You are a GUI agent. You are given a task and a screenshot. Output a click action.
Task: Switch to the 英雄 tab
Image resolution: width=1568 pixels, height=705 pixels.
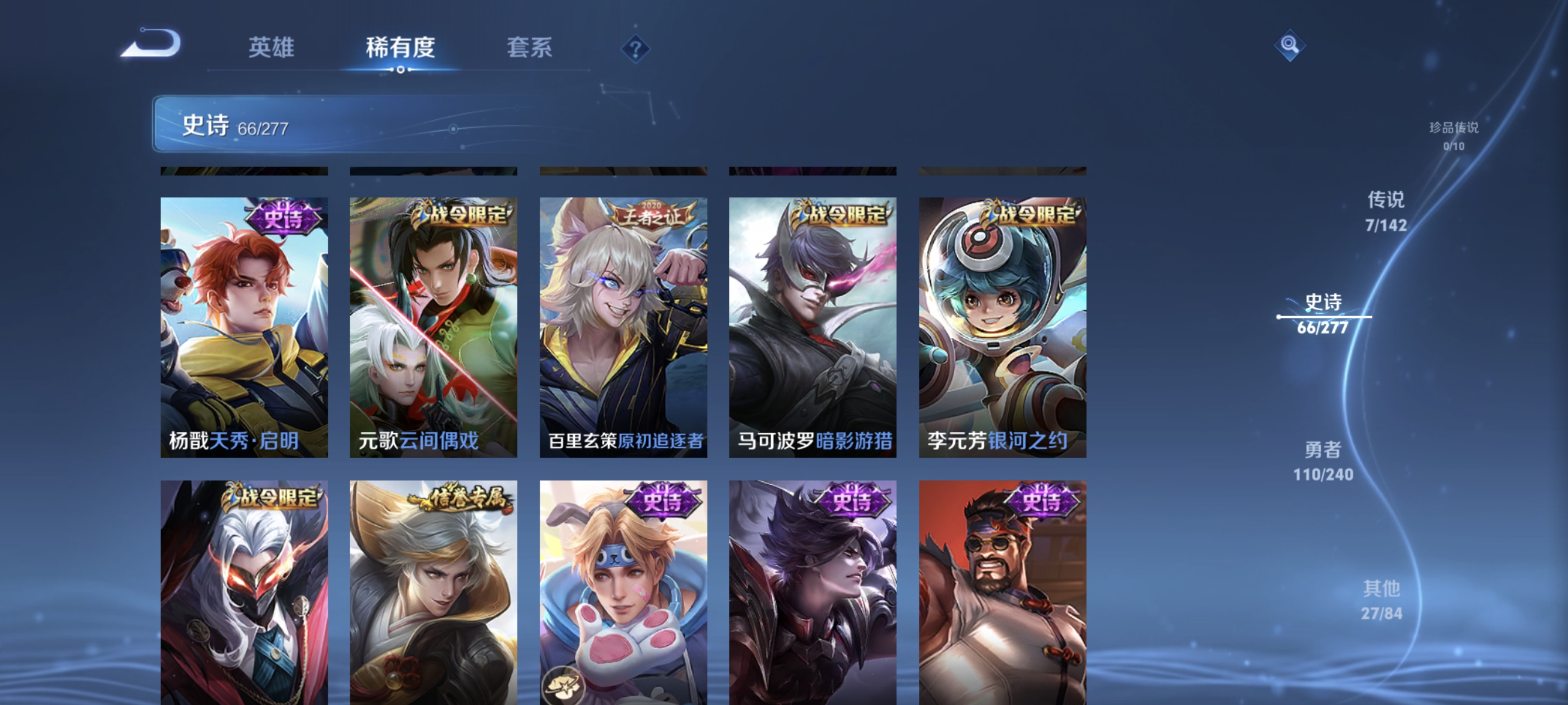pyautogui.click(x=272, y=48)
